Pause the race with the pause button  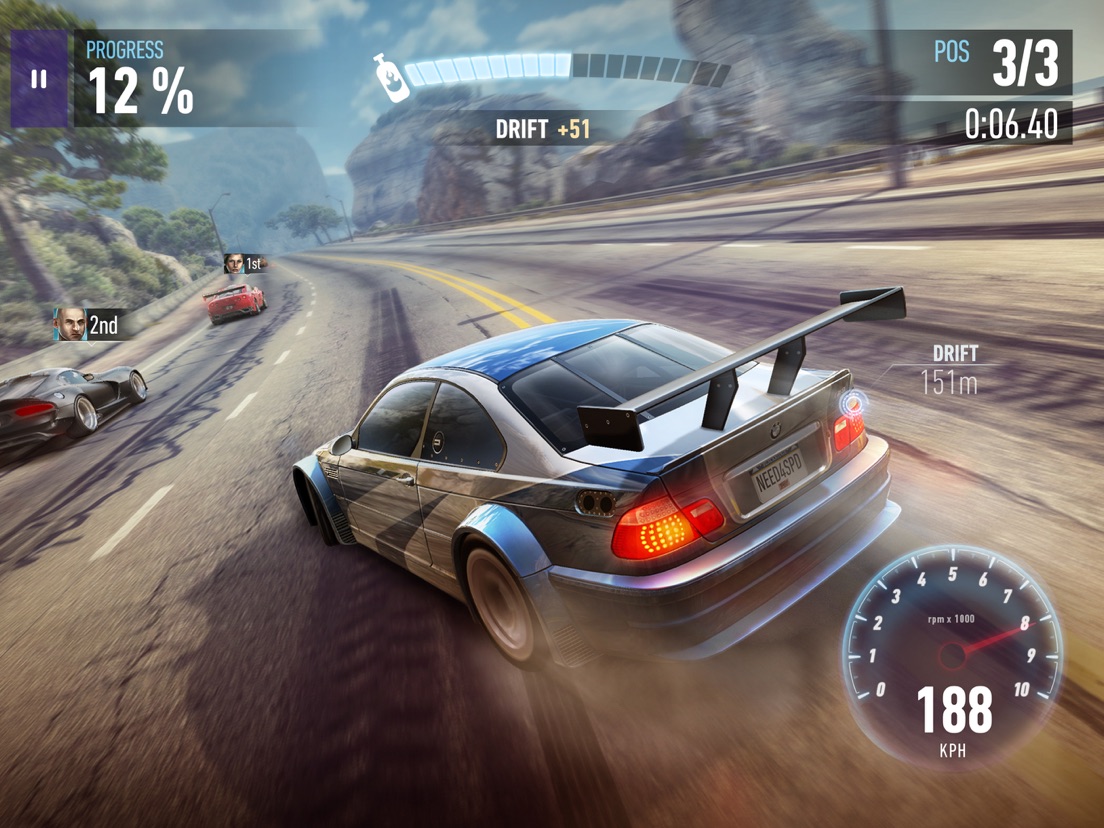coord(39,79)
